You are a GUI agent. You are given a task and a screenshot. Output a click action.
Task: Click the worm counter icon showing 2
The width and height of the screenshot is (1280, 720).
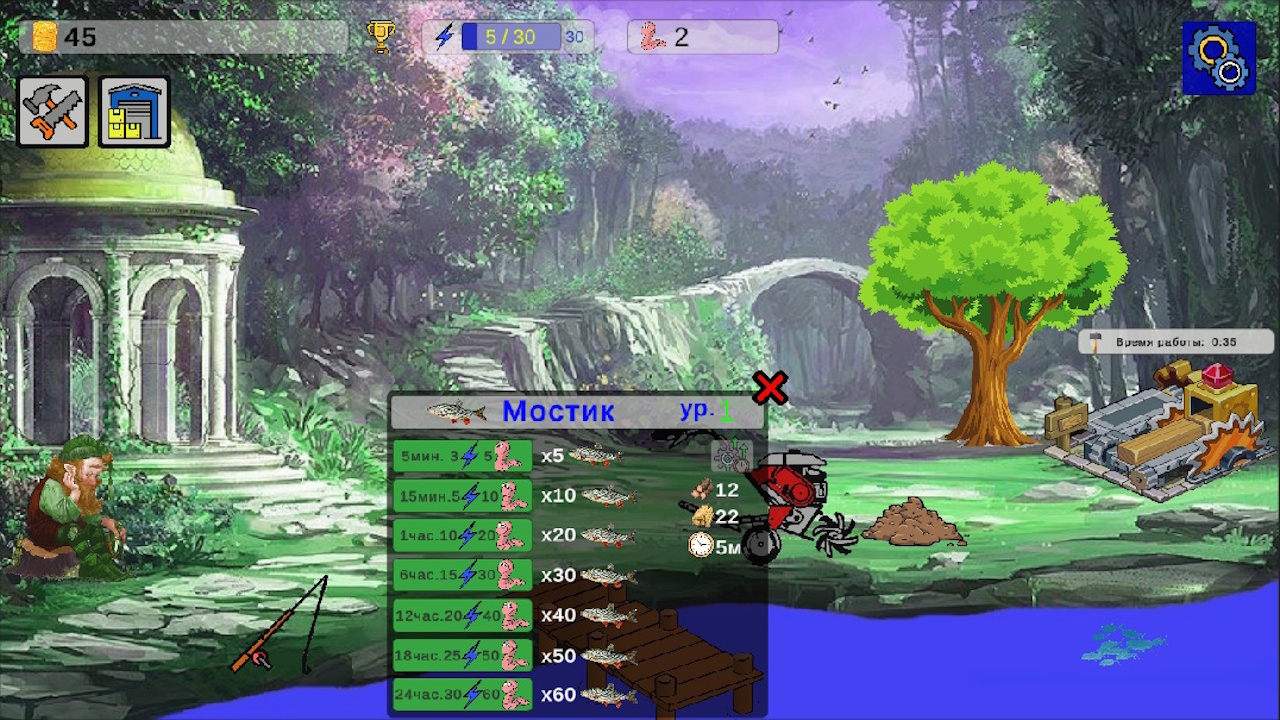pos(651,37)
